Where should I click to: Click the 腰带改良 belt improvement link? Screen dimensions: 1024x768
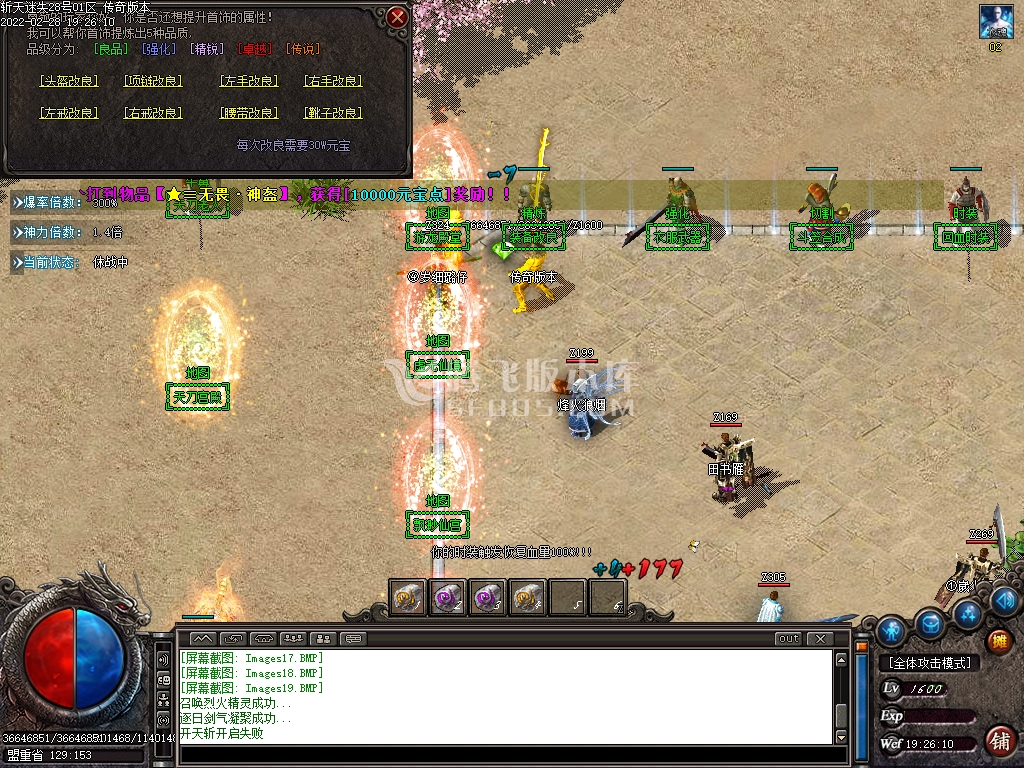point(249,113)
